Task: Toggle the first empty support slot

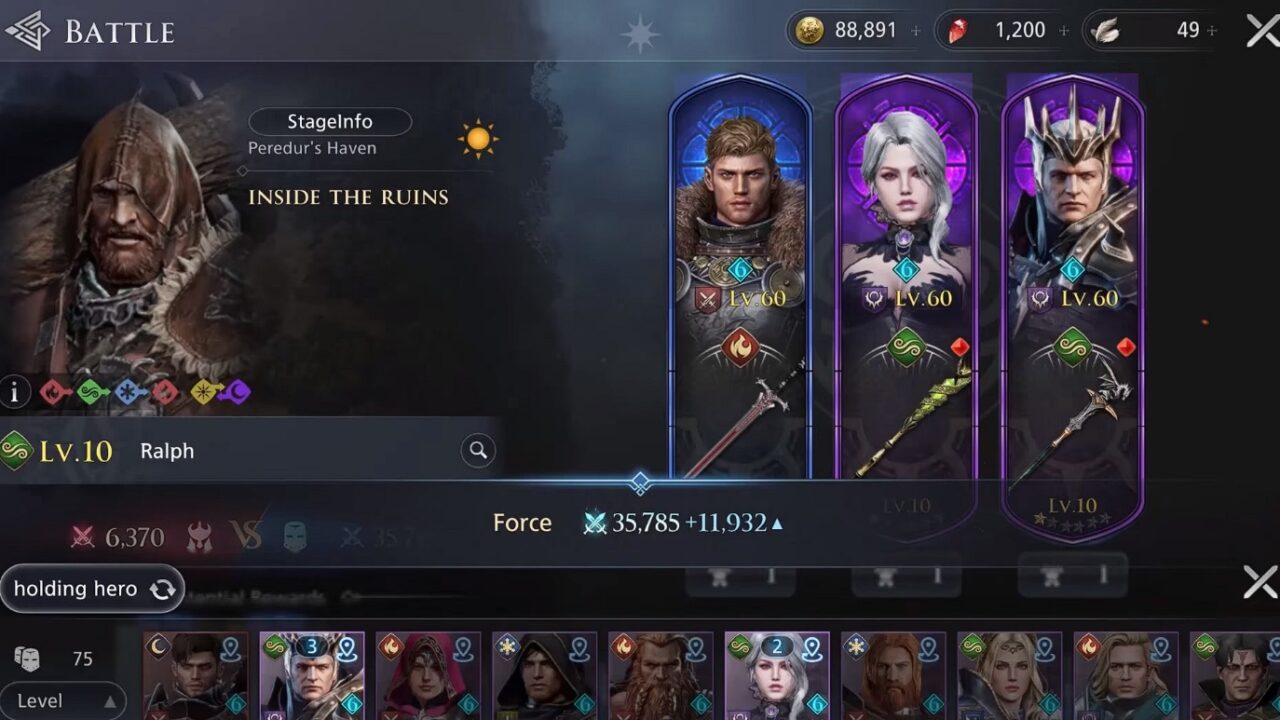Action: click(x=740, y=576)
